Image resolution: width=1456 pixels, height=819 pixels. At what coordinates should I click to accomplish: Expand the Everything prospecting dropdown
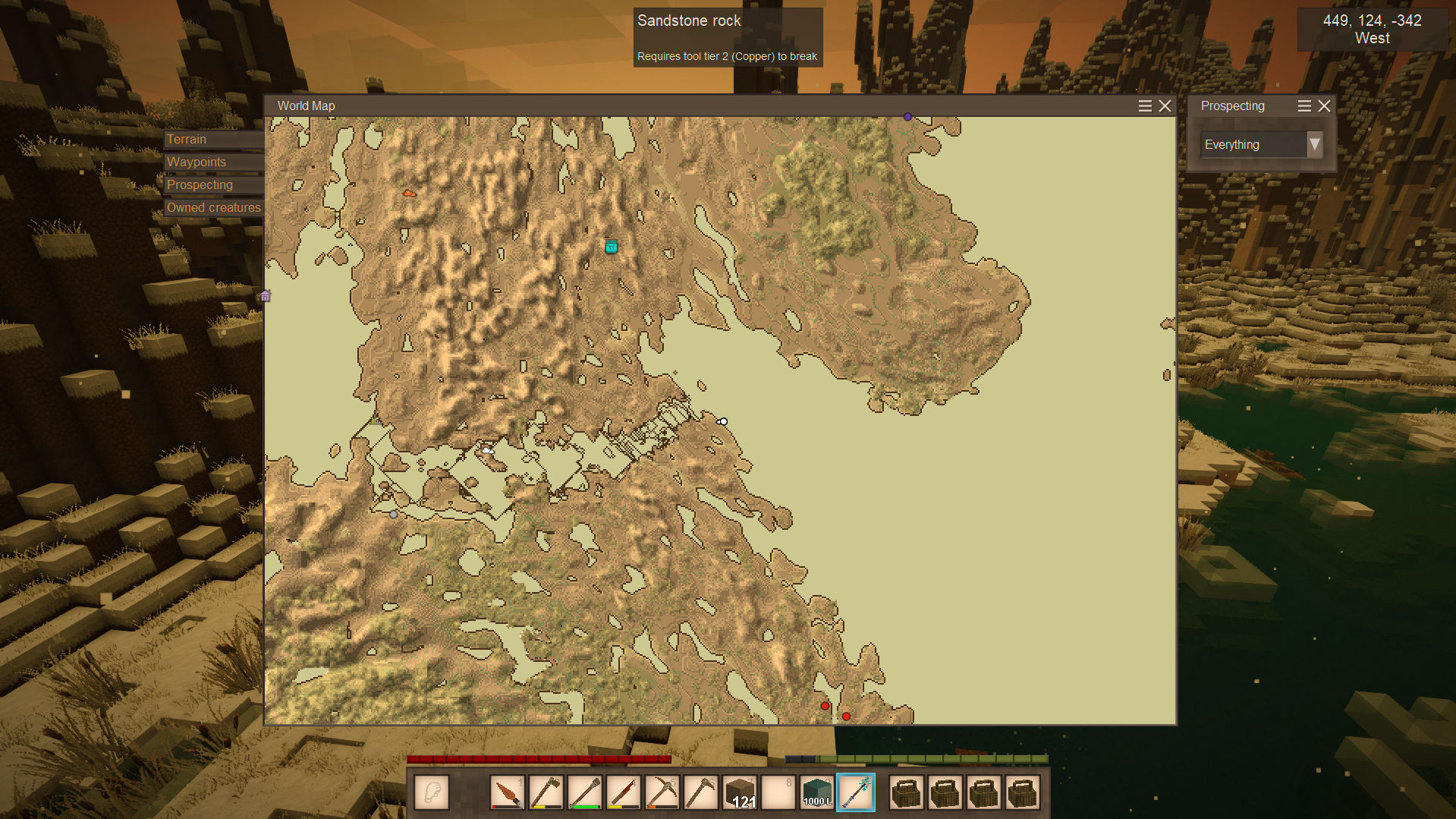[1314, 144]
